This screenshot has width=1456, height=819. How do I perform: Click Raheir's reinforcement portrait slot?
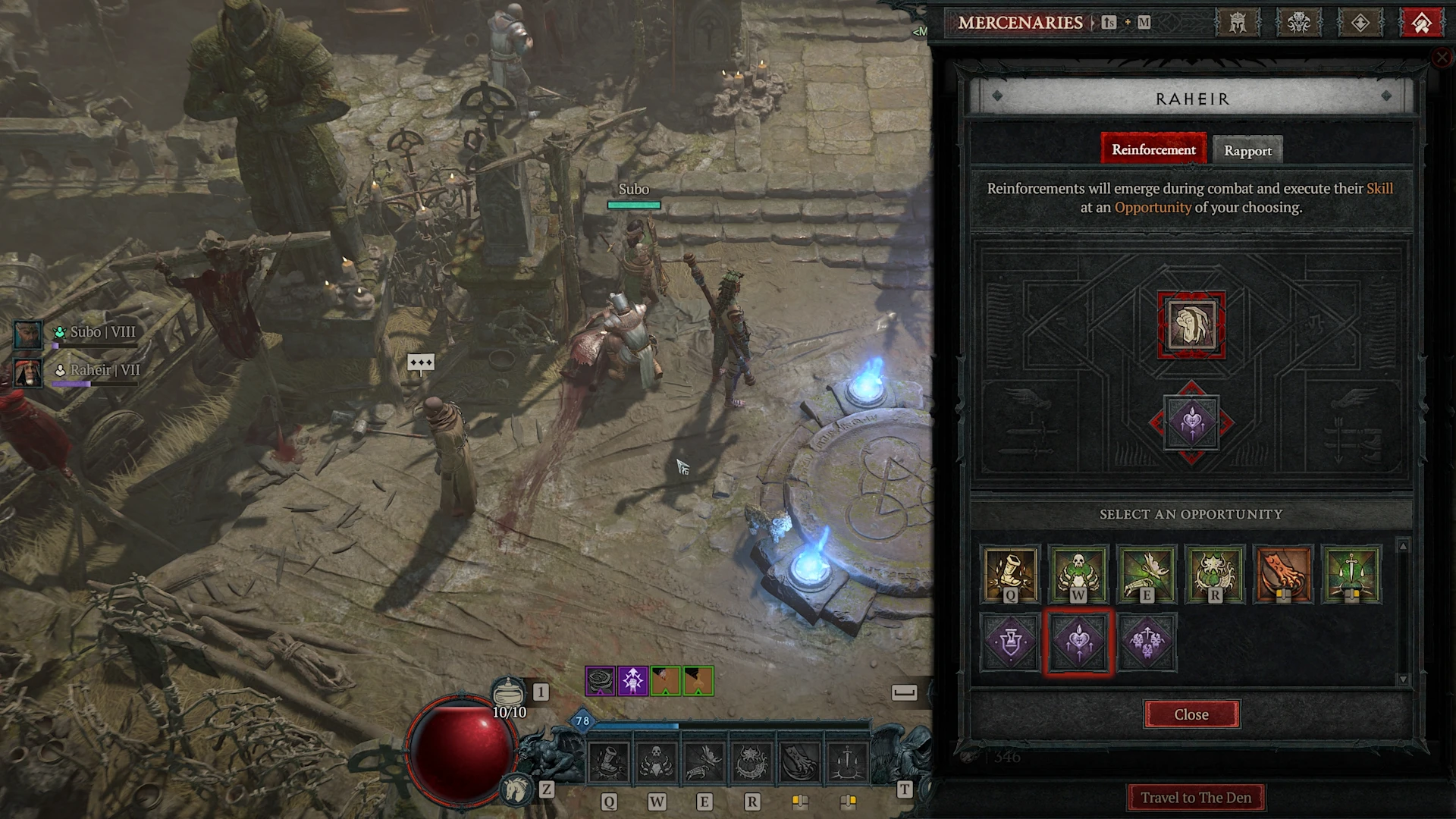tap(1191, 325)
